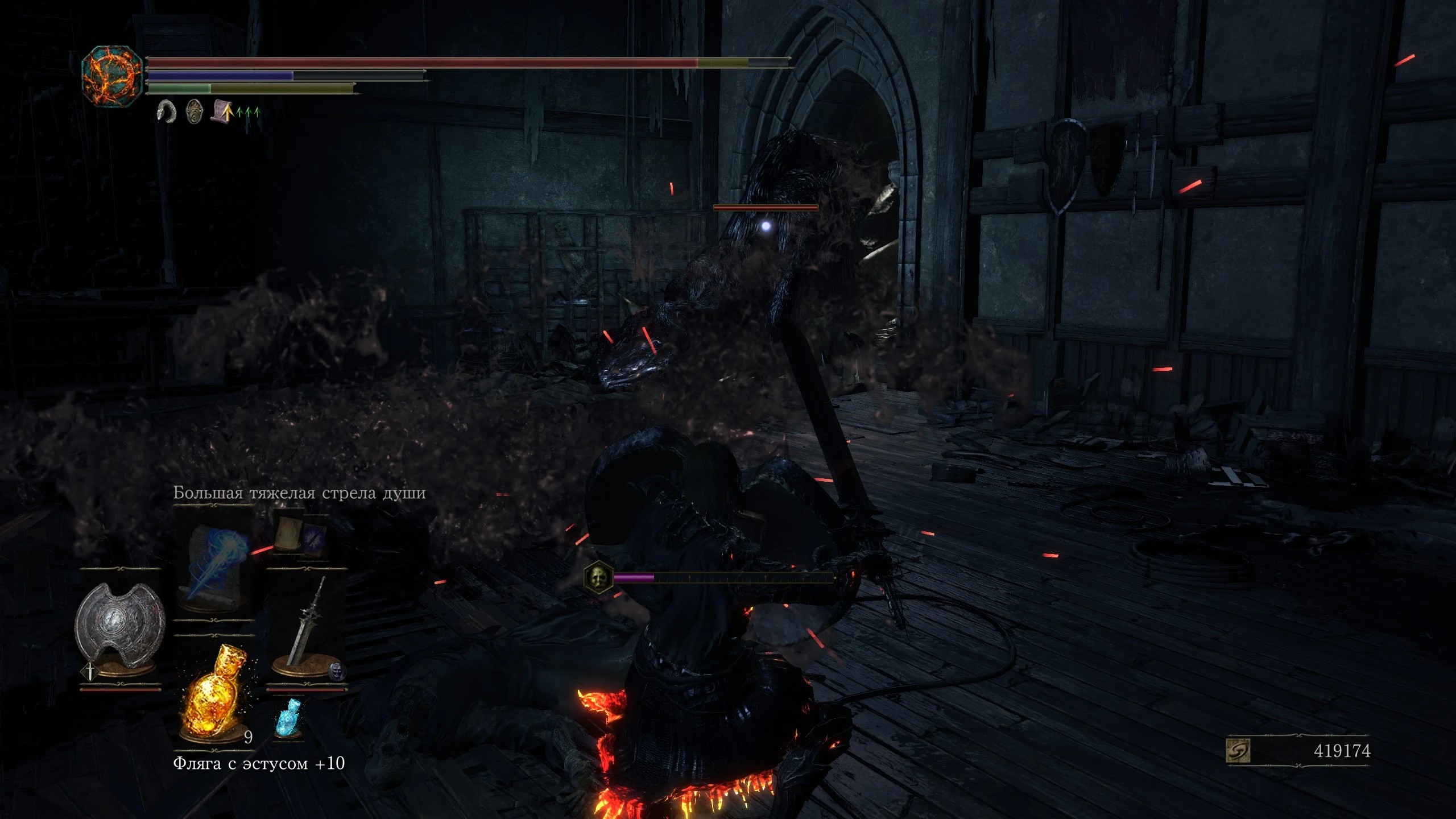
Task: Inspect the silver serpent ring status icon
Action: [x=167, y=112]
